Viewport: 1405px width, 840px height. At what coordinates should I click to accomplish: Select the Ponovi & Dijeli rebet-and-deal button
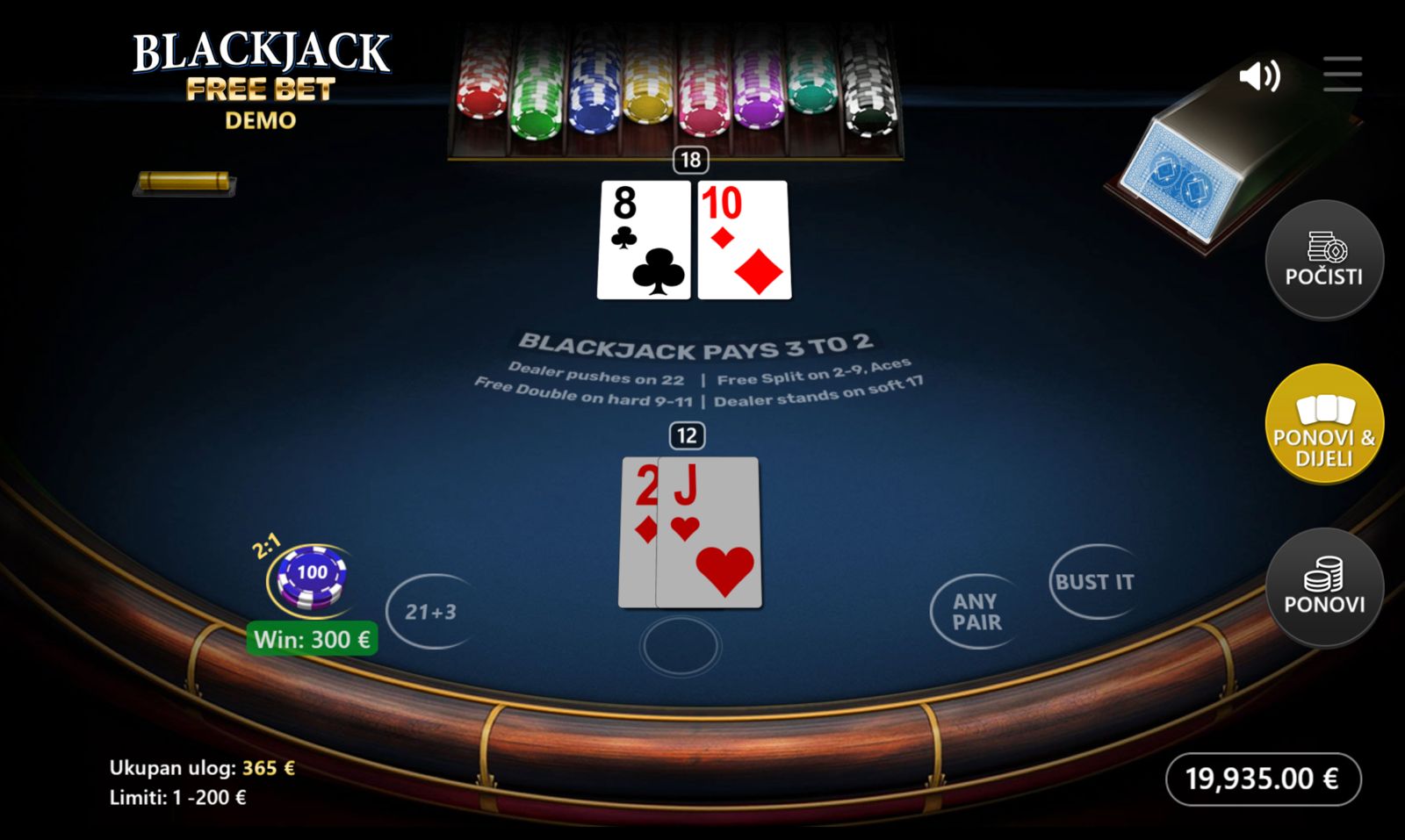pos(1323,424)
